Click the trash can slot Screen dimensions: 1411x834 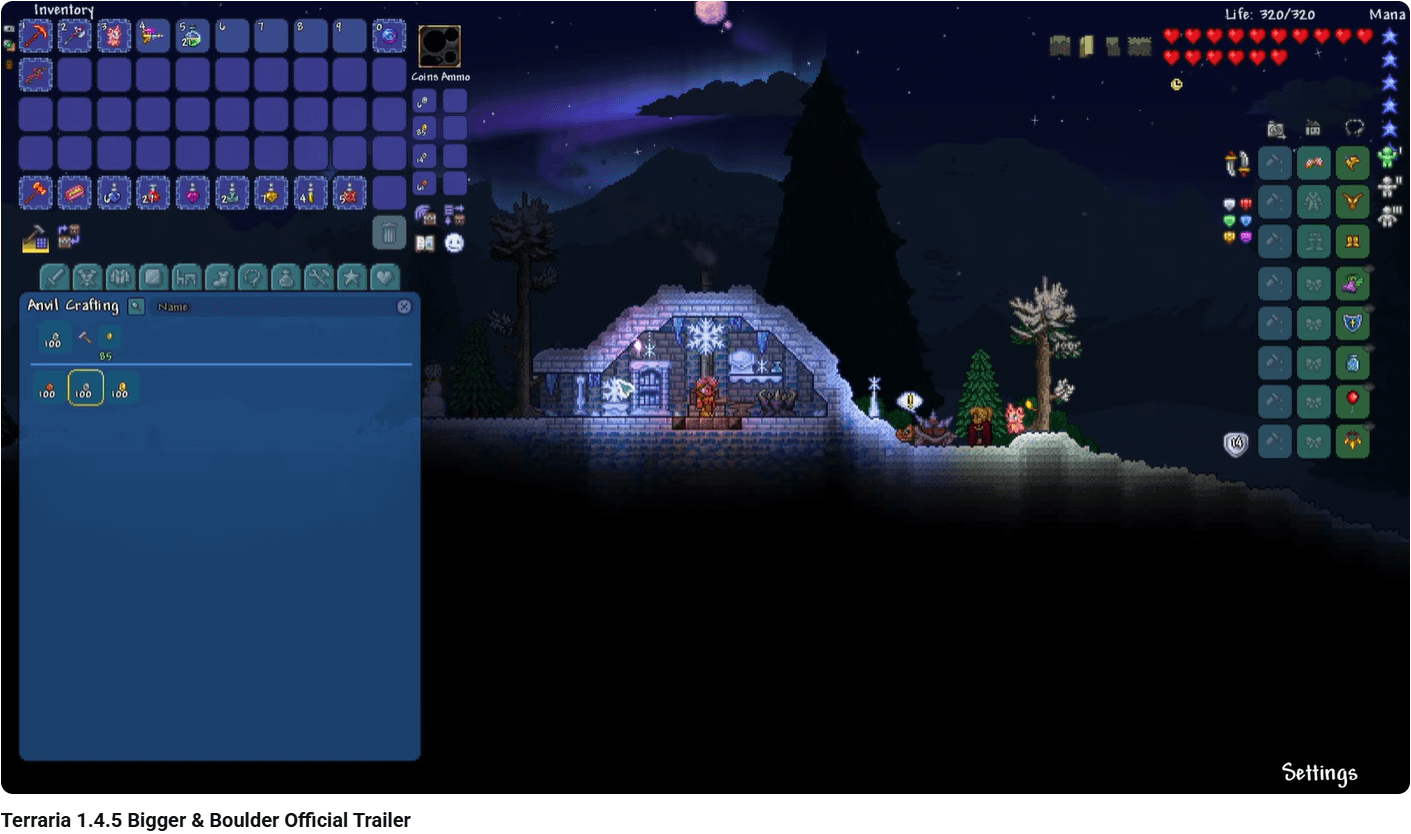click(389, 233)
